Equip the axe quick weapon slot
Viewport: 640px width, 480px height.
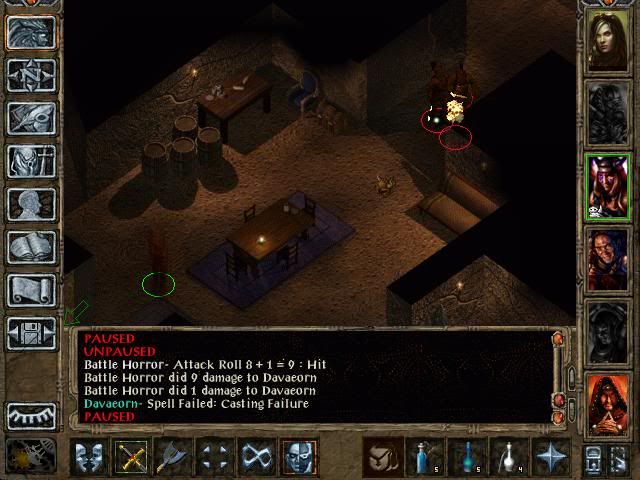pos(172,458)
